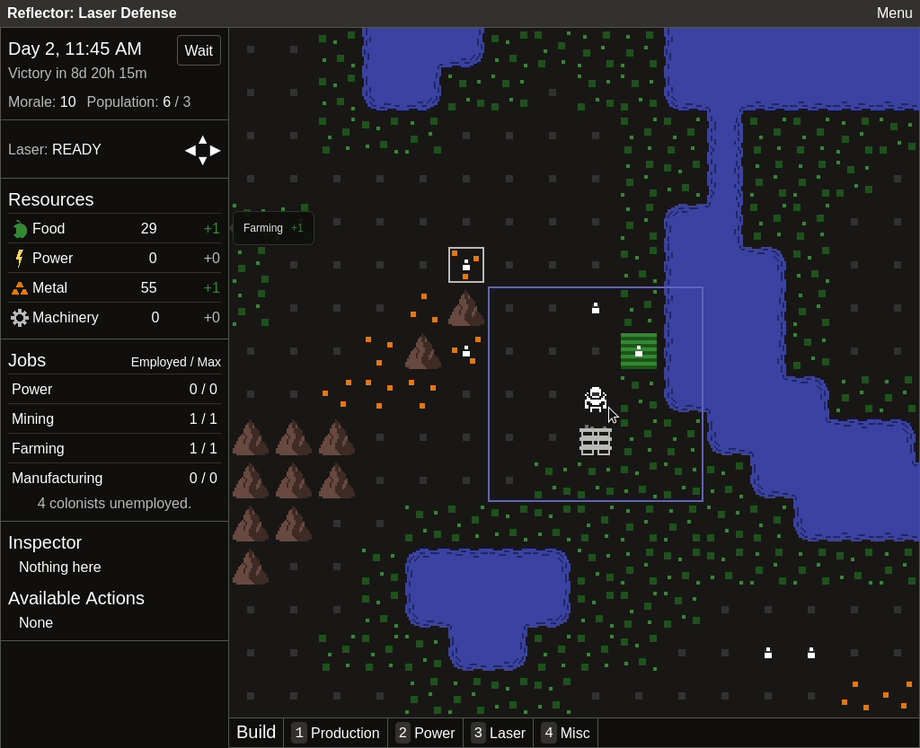
Task: Open the Production build category
Action: tap(335, 733)
